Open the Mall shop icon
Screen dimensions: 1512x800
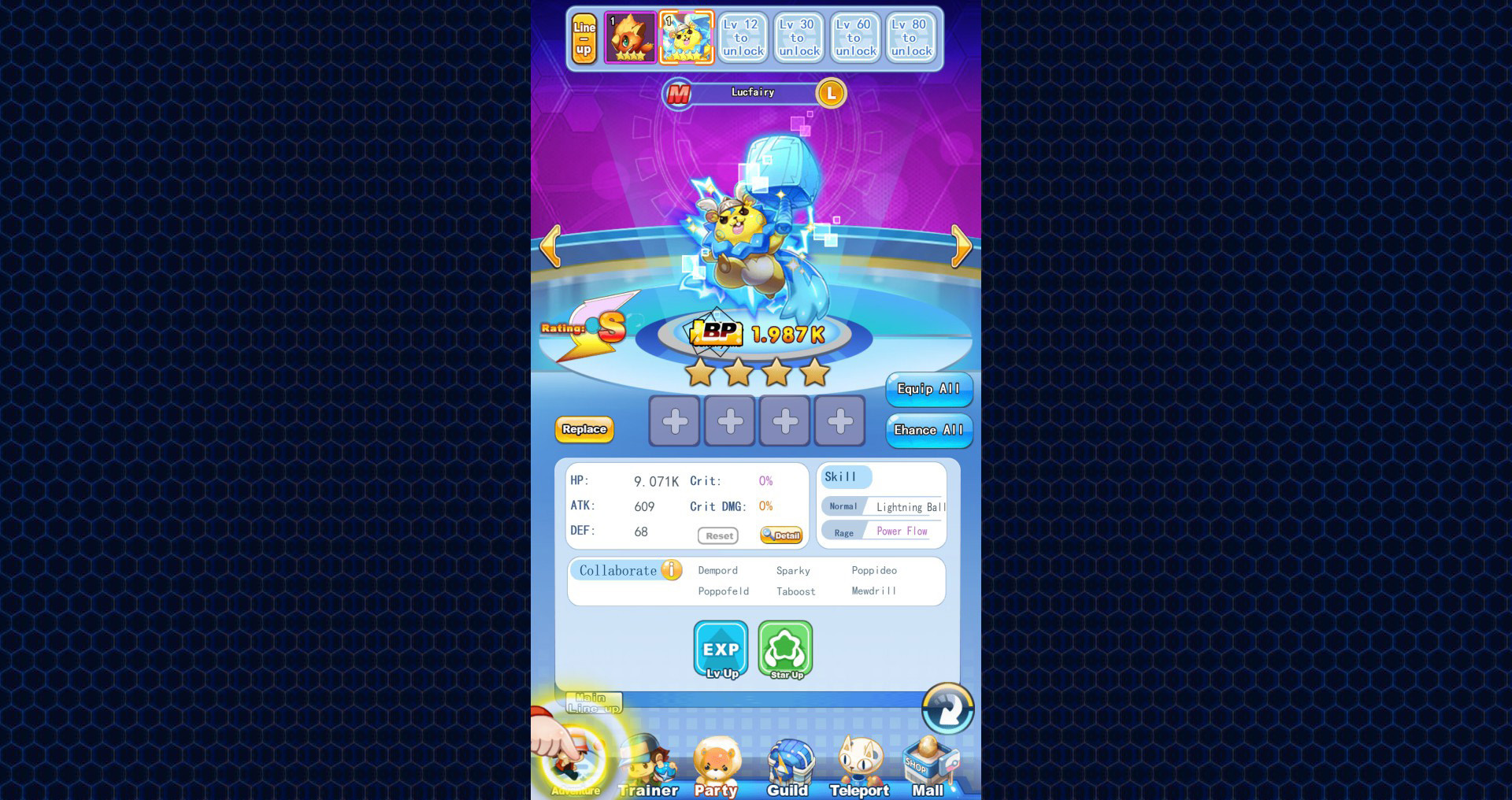pos(928,760)
